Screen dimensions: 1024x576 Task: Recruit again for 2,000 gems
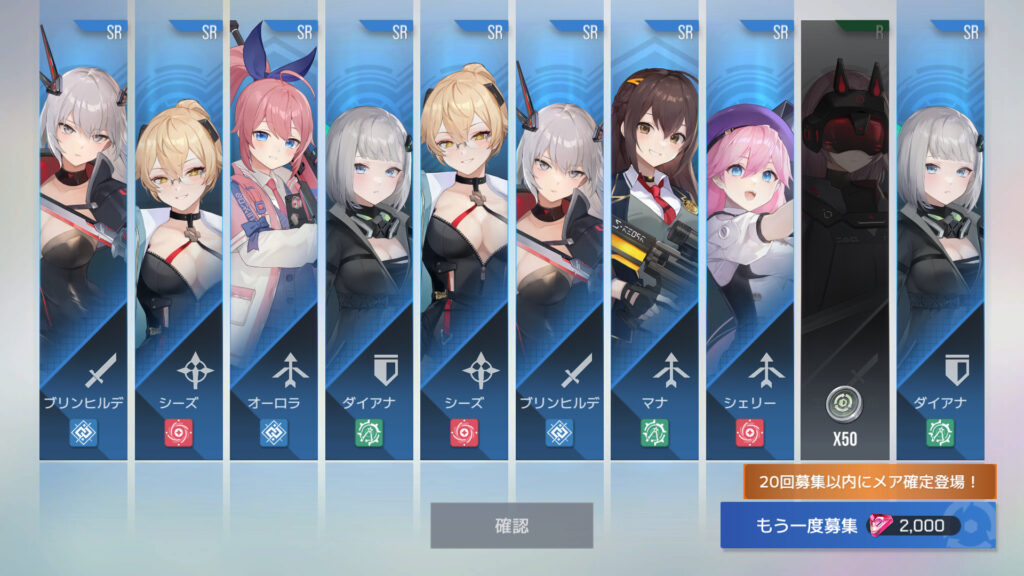click(857, 526)
